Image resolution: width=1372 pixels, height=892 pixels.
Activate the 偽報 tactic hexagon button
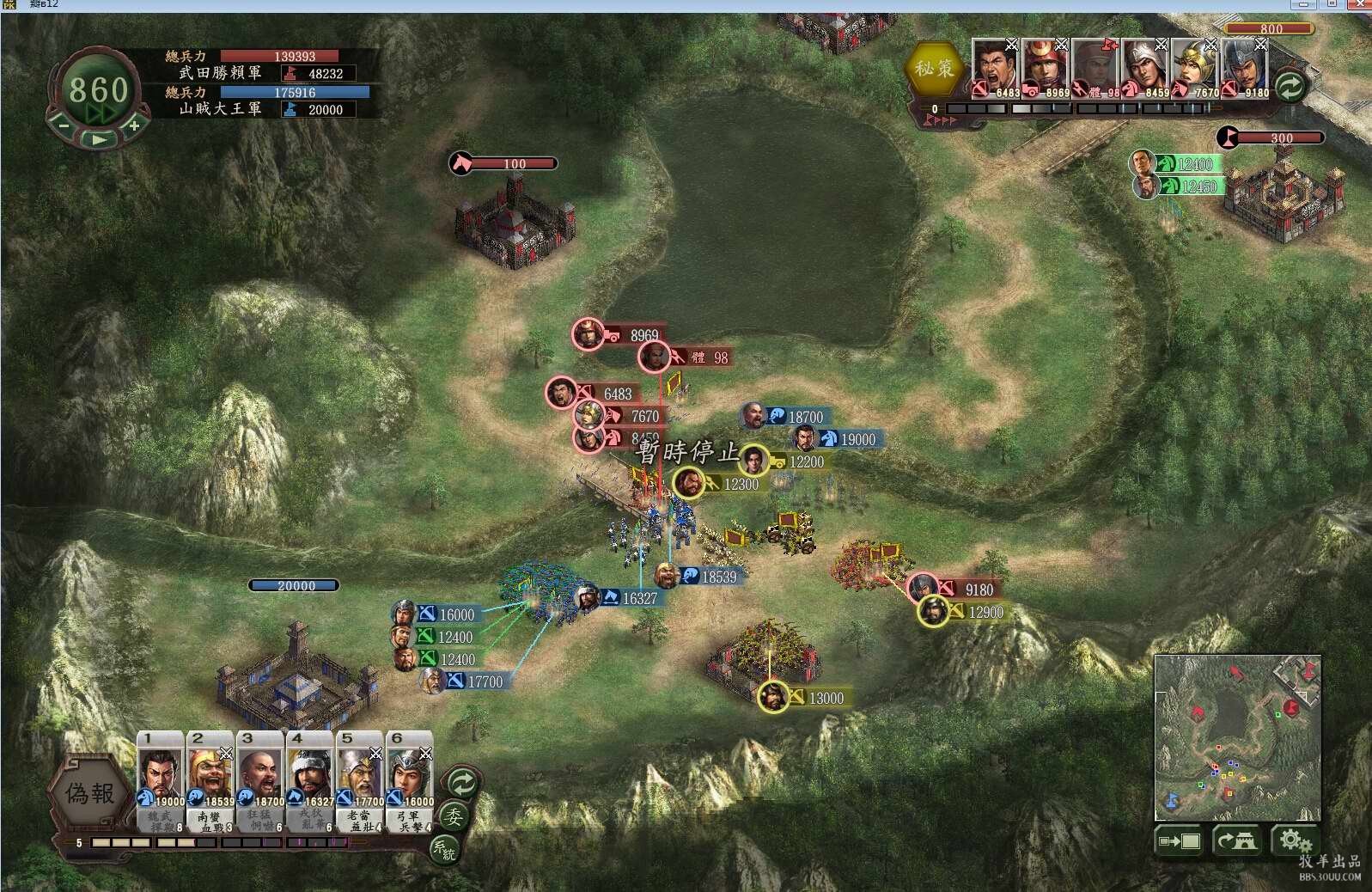click(x=91, y=793)
